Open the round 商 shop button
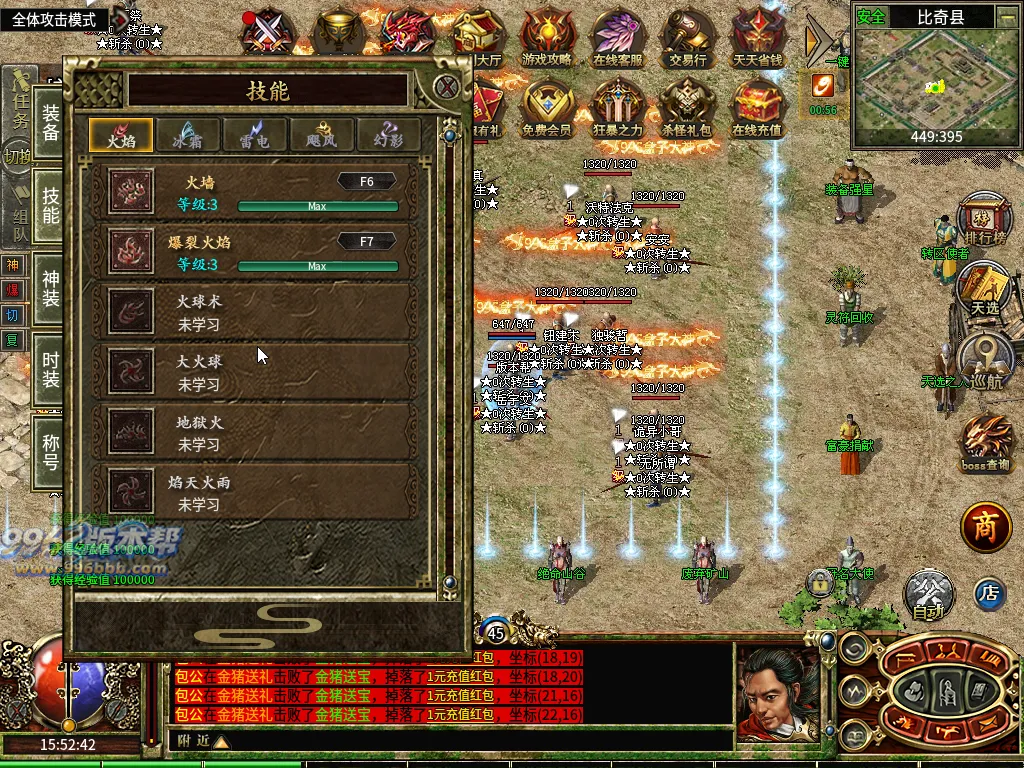Viewport: 1024px width, 768px height. [x=987, y=529]
